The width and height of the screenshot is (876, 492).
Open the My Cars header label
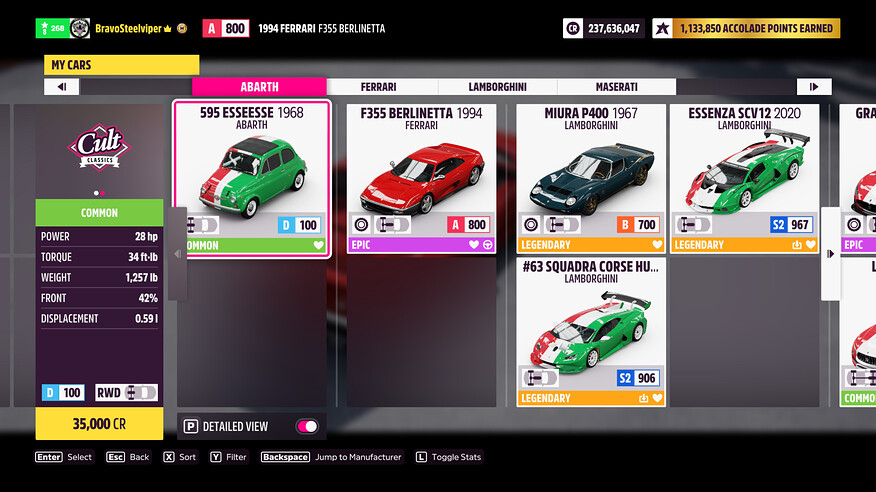121,66
